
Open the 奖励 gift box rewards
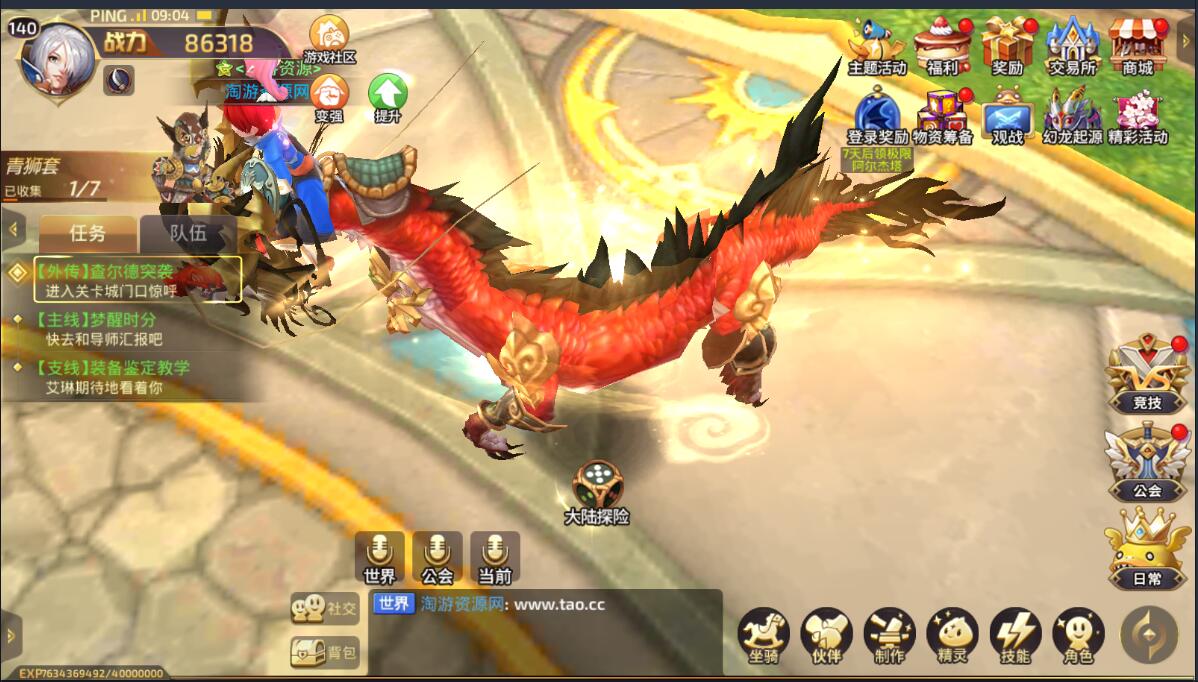tap(1007, 45)
